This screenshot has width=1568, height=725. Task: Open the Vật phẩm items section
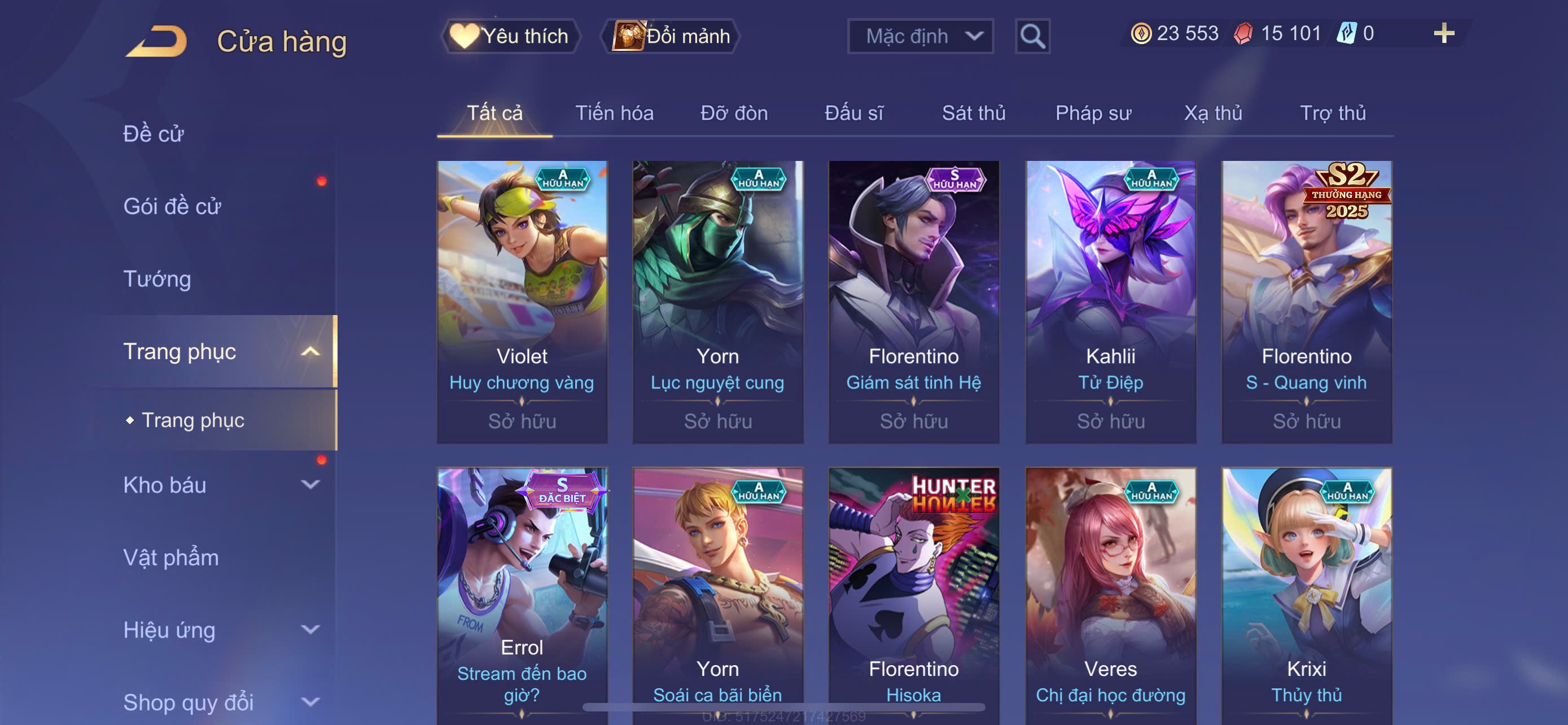point(171,558)
